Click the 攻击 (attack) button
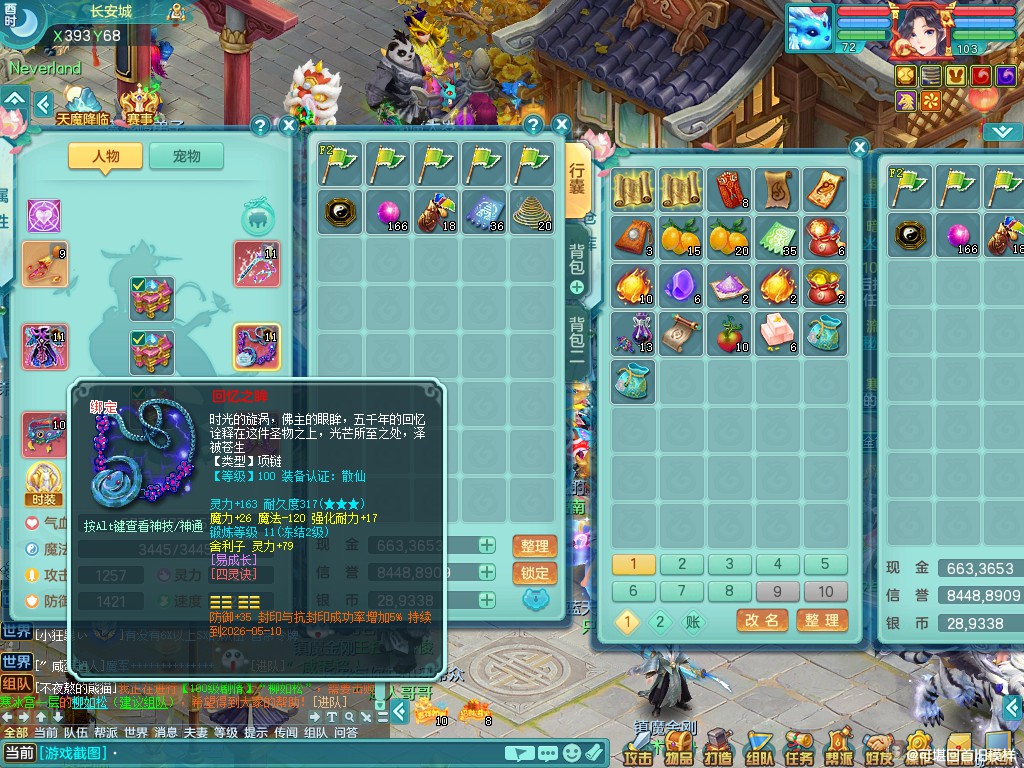This screenshot has width=1024, height=768. tap(638, 746)
